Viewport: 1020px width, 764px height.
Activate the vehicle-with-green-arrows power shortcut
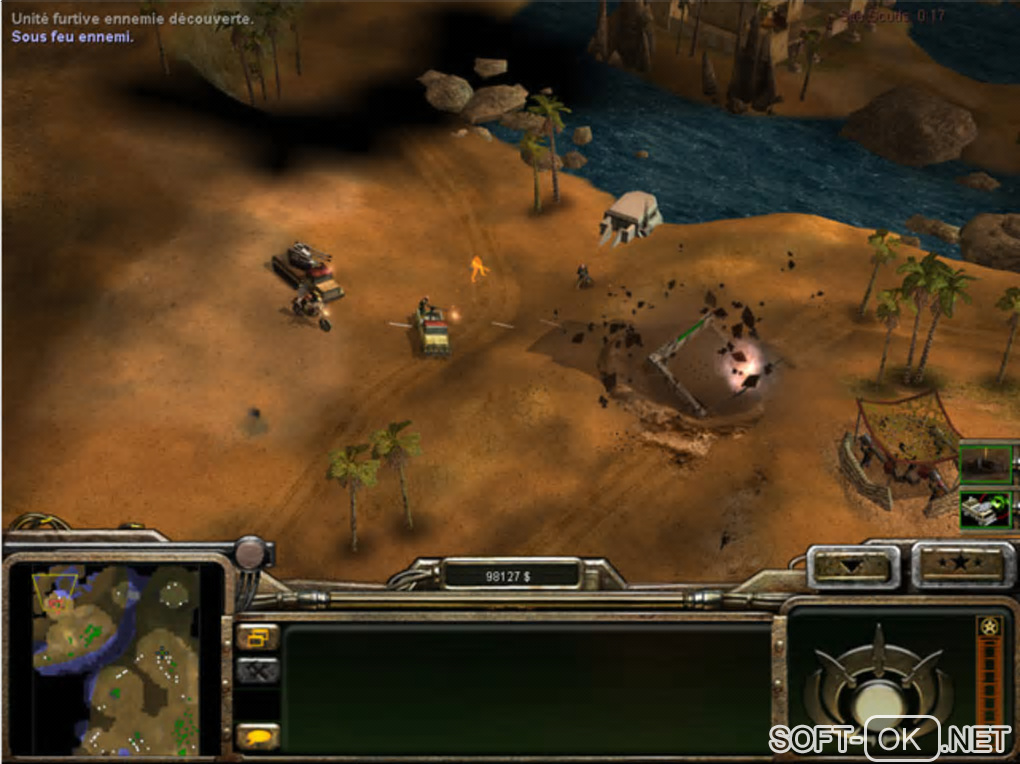986,509
